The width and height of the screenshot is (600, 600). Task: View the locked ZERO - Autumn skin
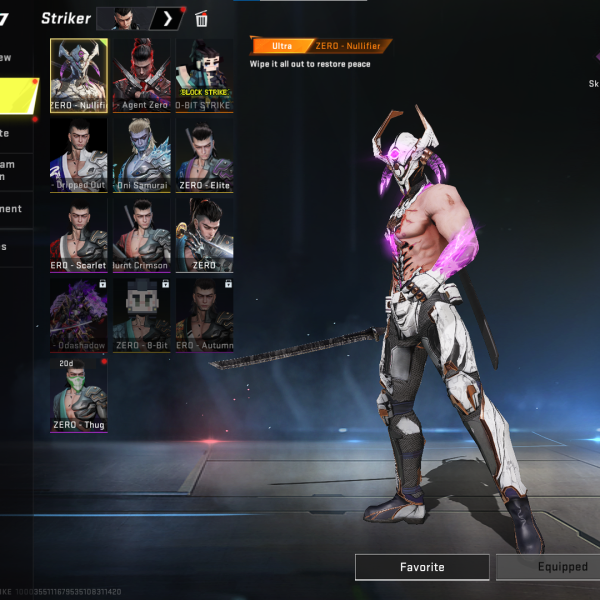pos(205,314)
